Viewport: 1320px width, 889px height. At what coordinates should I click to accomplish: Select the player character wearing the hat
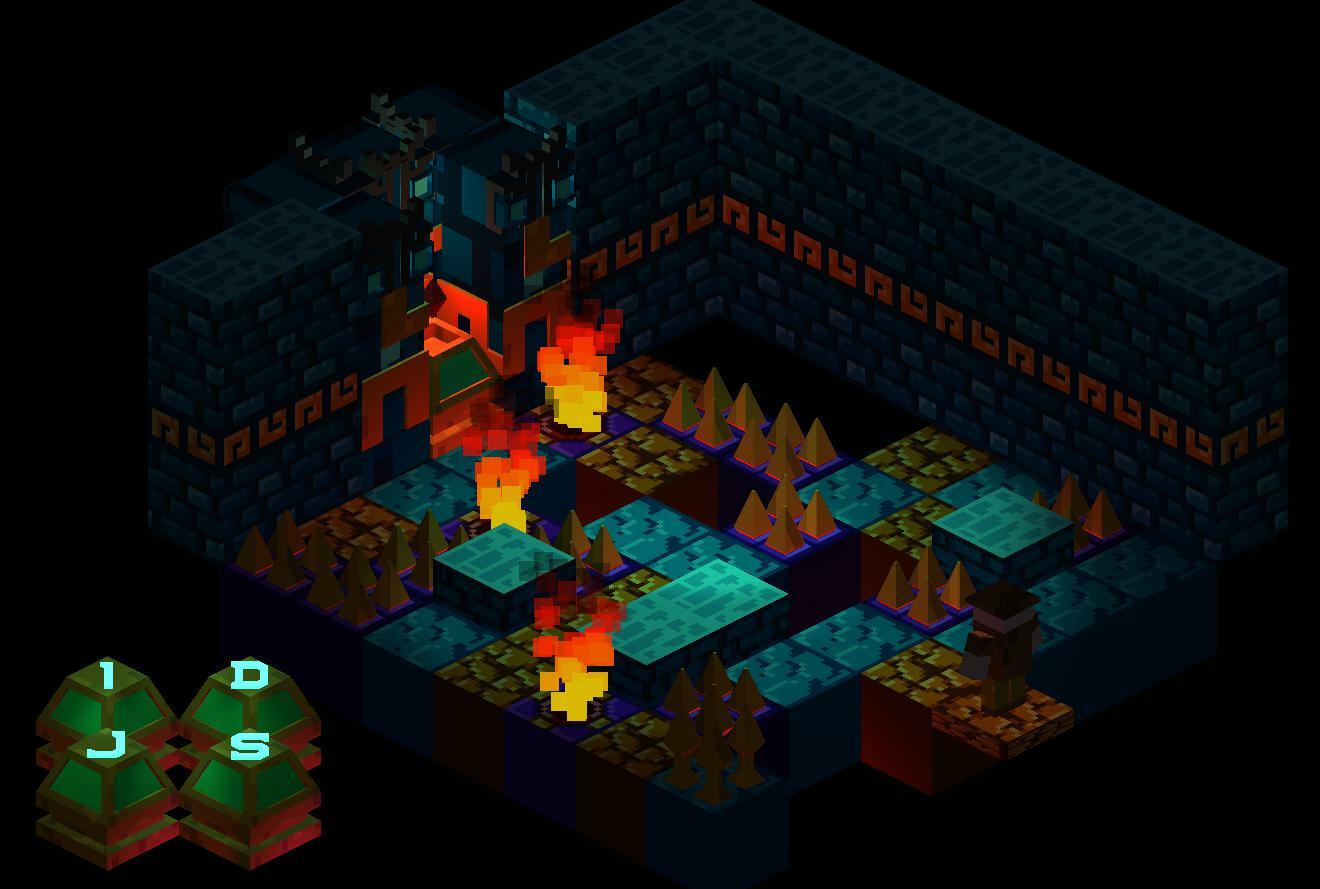(1000, 640)
